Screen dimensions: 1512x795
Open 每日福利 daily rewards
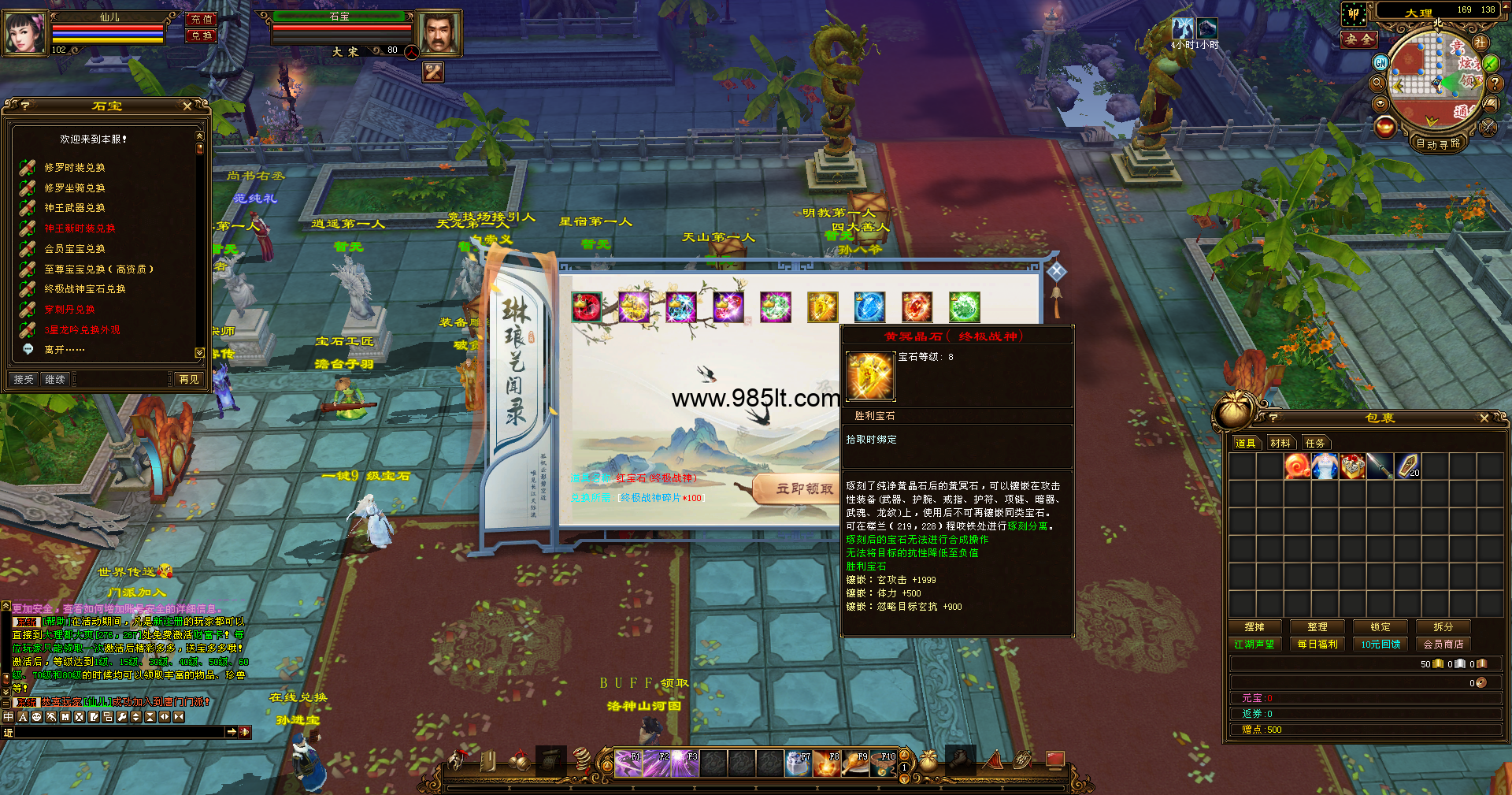(1317, 645)
